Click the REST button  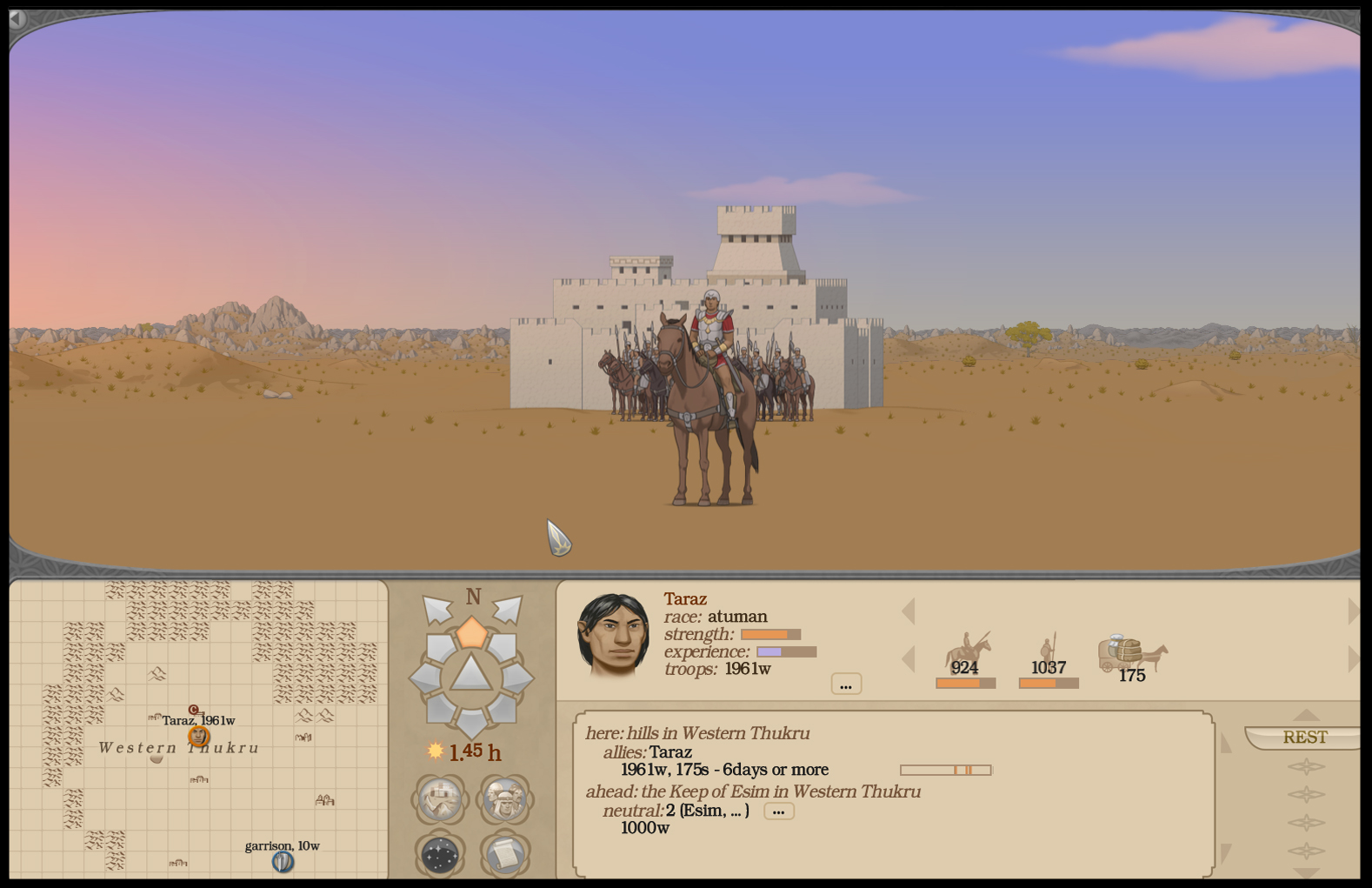(x=1303, y=738)
